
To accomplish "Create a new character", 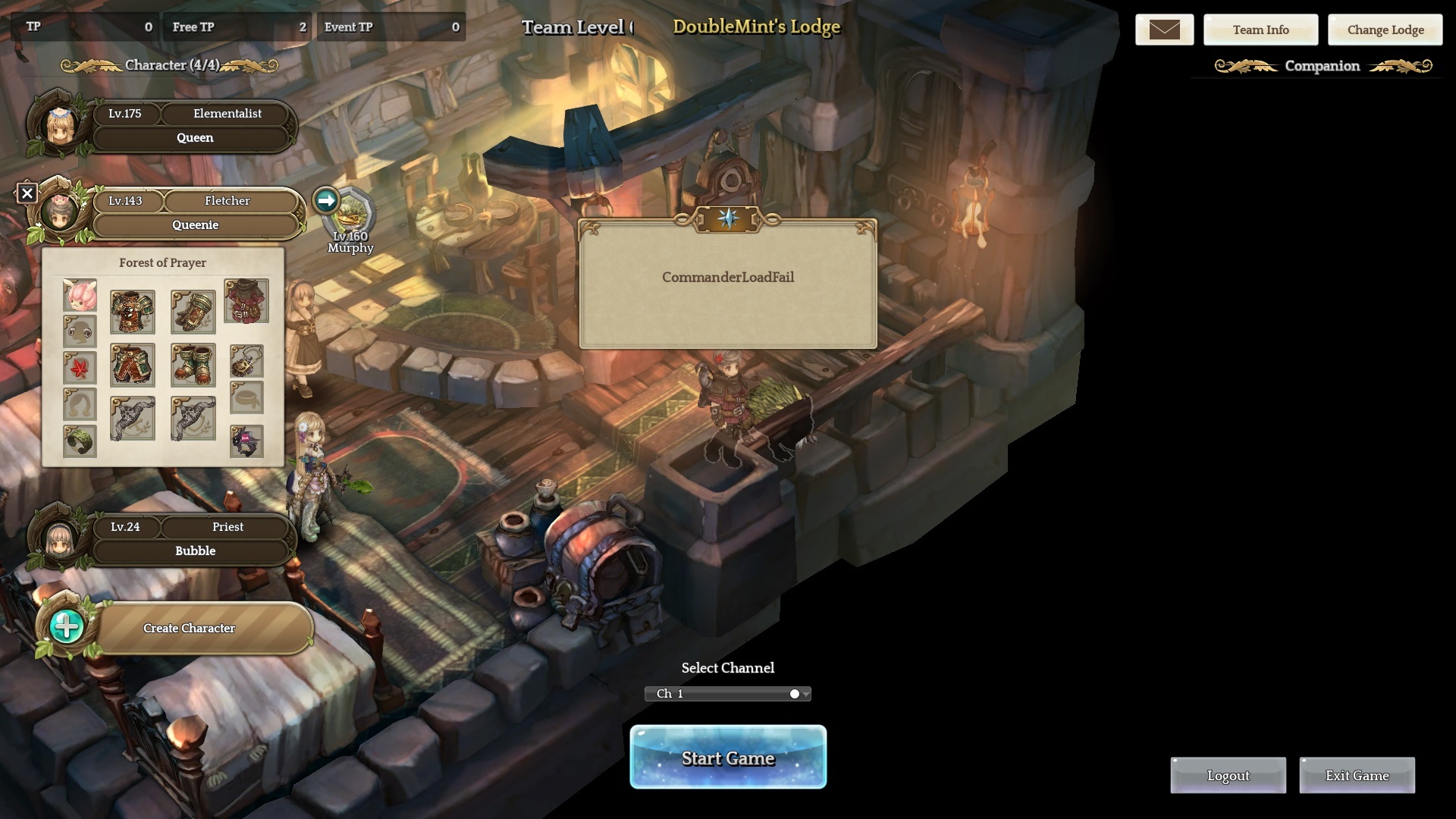I will (190, 628).
